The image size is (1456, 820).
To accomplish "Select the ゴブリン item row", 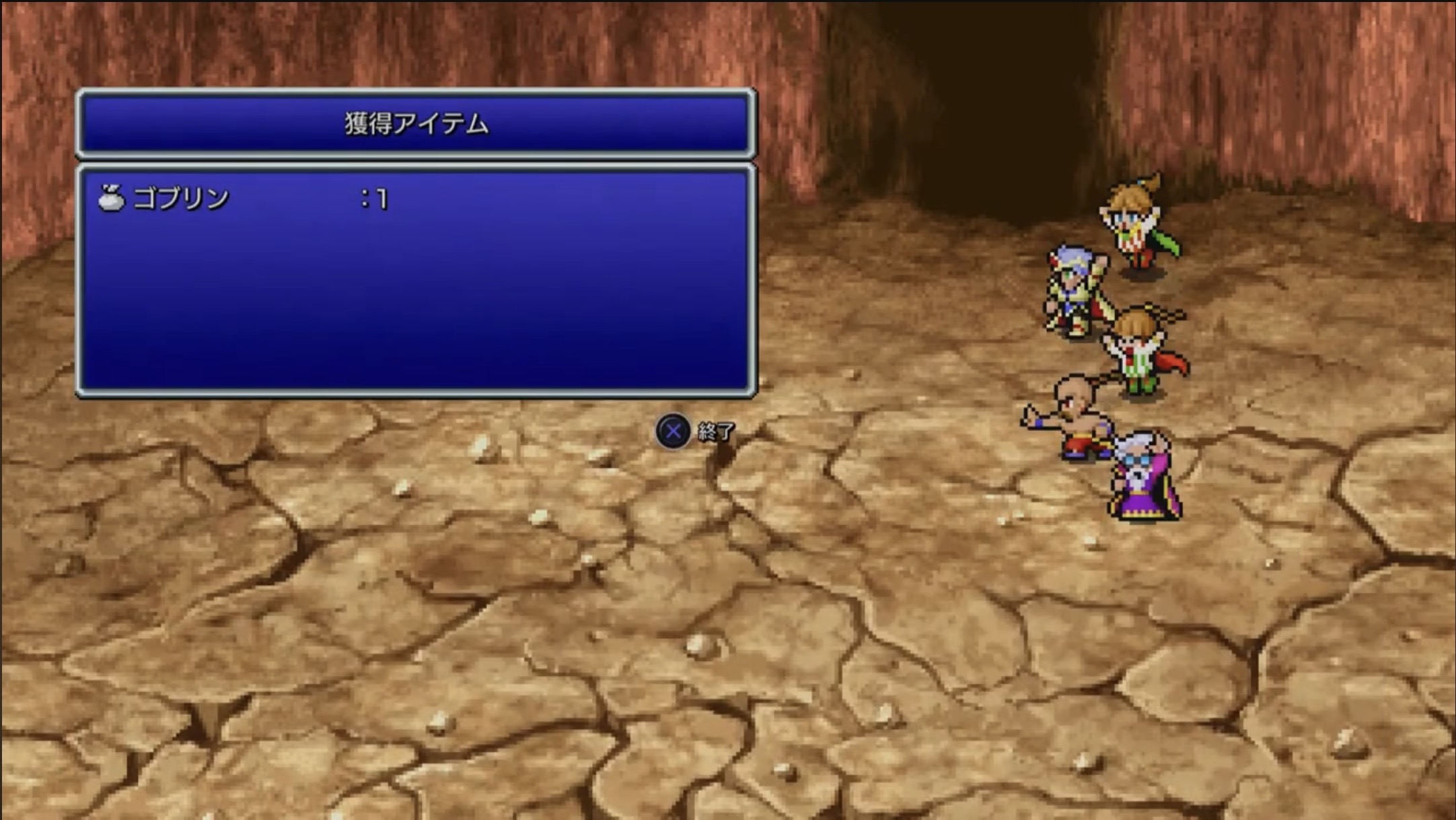I will 180,199.
